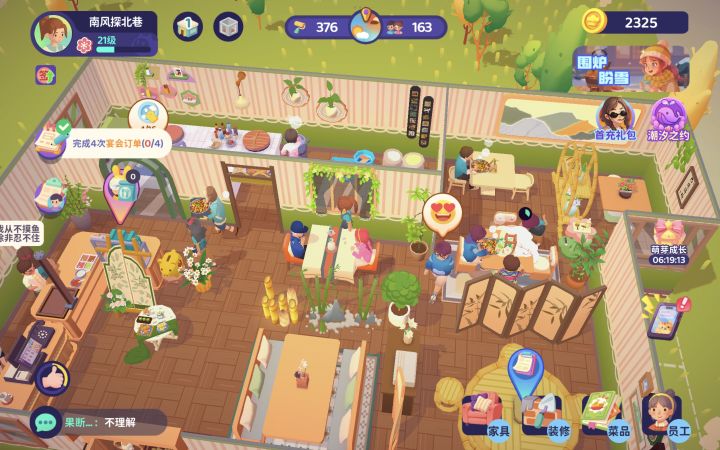The height and width of the screenshot is (450, 720).
Task: Open the player profile avatar
Action: click(x=52, y=33)
